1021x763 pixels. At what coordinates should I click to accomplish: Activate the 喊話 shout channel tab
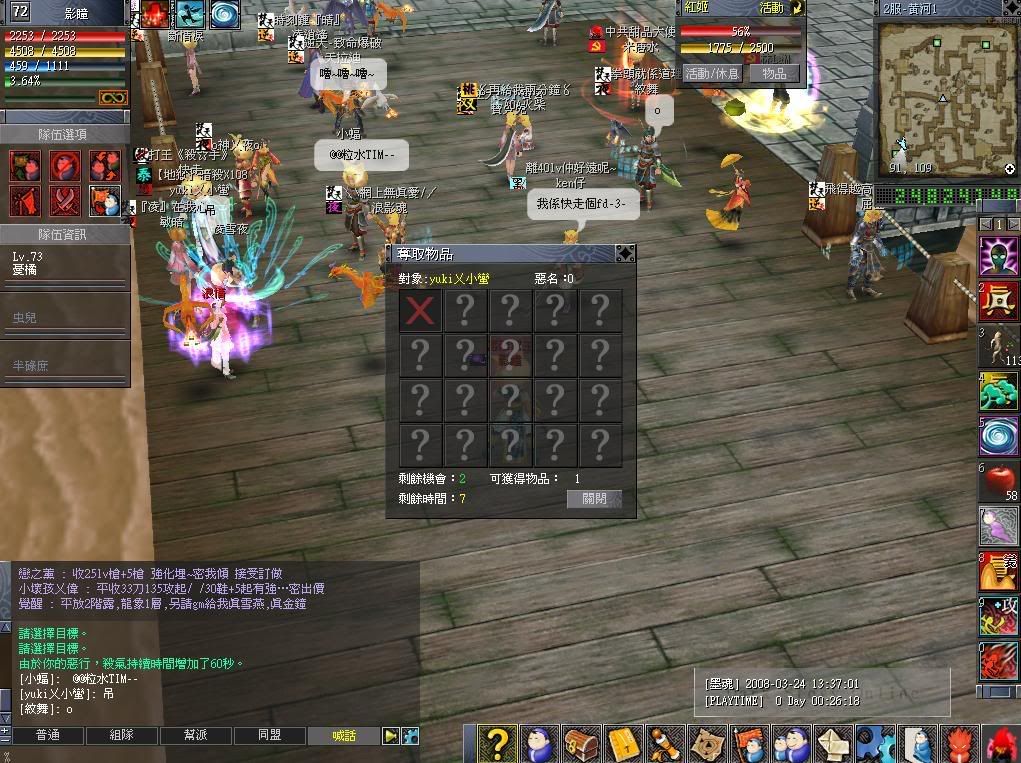pyautogui.click(x=344, y=735)
